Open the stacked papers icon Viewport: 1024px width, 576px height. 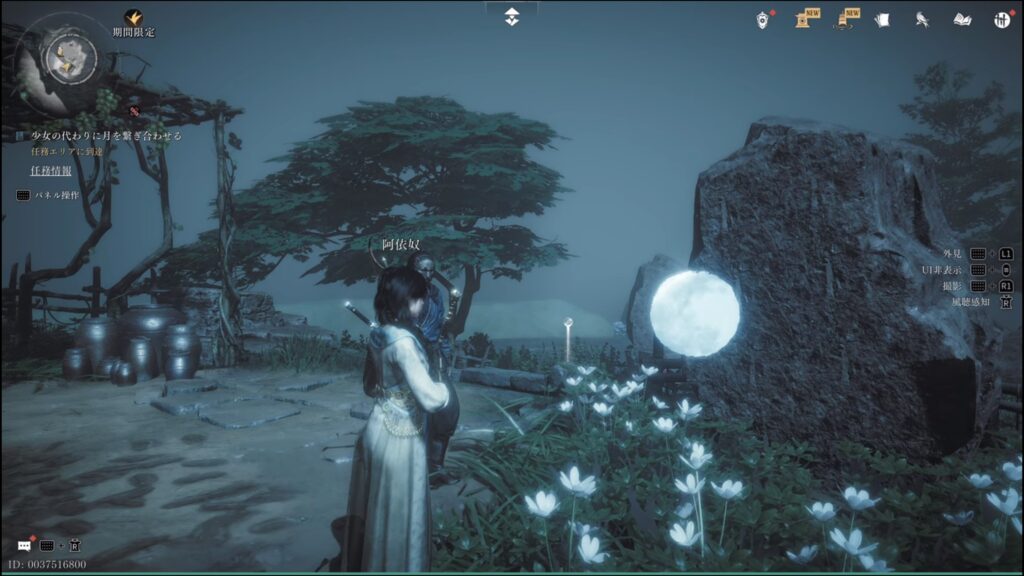click(x=881, y=19)
